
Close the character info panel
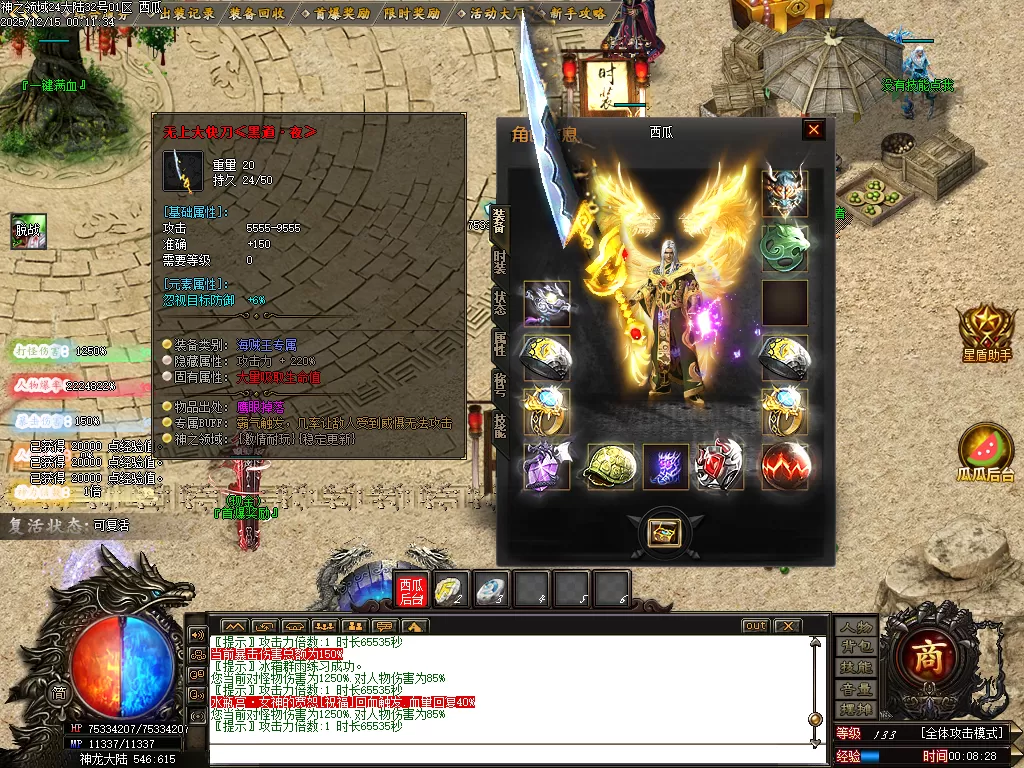814,130
